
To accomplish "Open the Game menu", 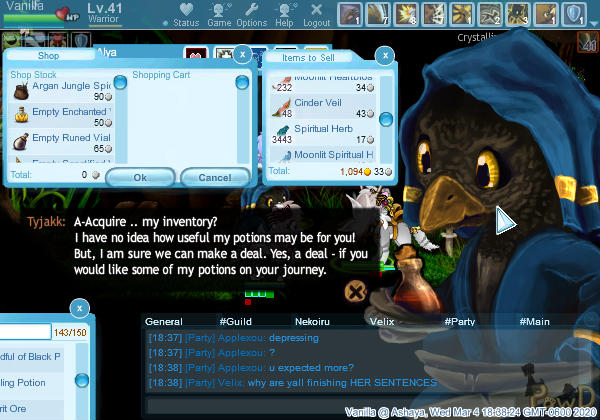I will 219,16.
